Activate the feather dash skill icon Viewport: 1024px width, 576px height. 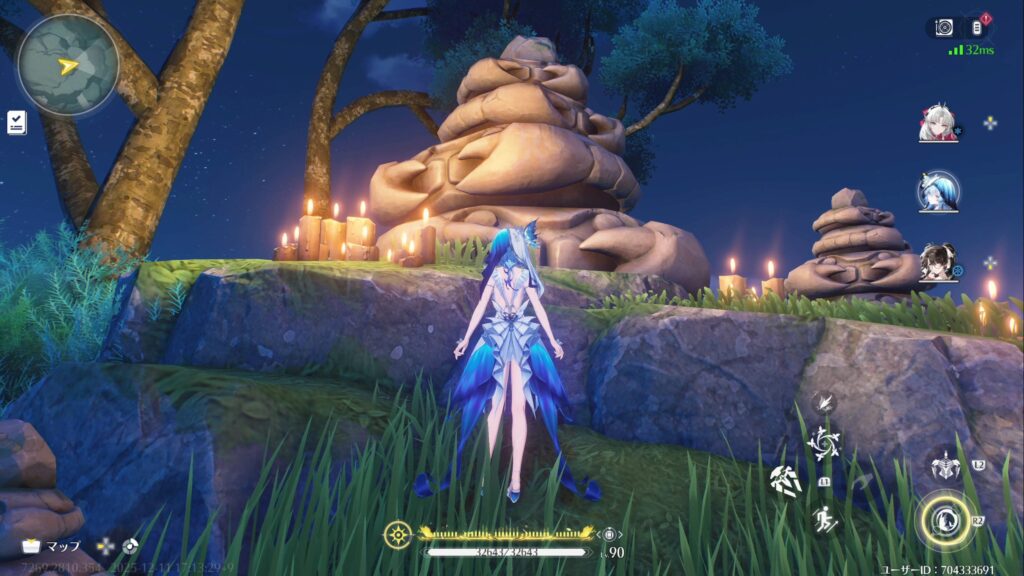click(824, 403)
